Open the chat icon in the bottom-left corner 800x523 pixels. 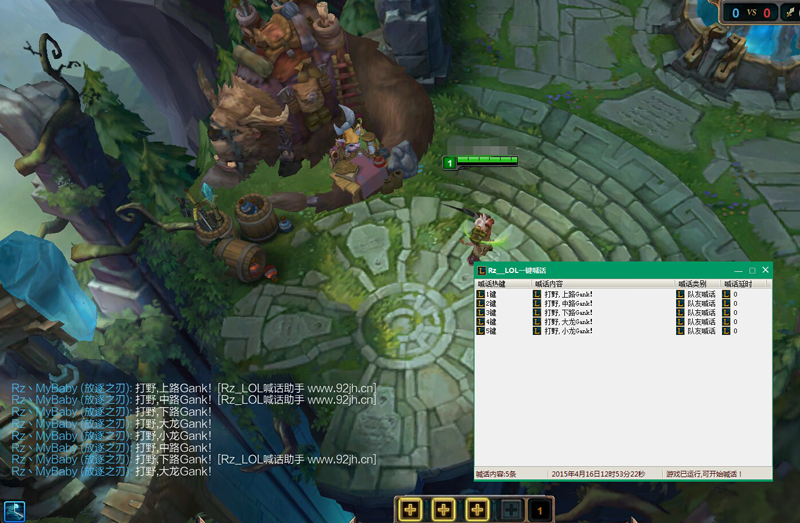pos(13,511)
